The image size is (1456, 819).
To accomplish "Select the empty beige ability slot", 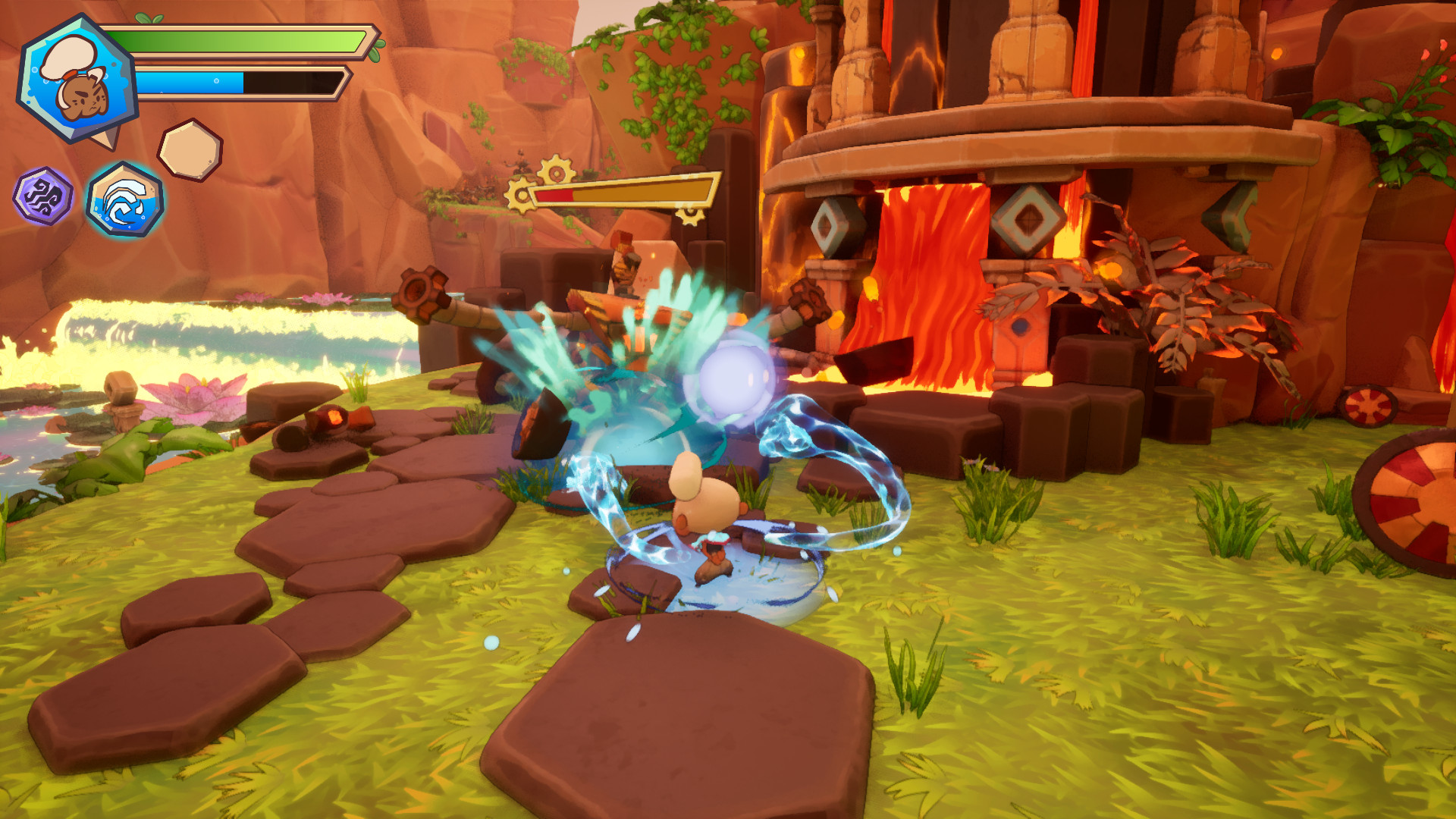I will point(190,150).
